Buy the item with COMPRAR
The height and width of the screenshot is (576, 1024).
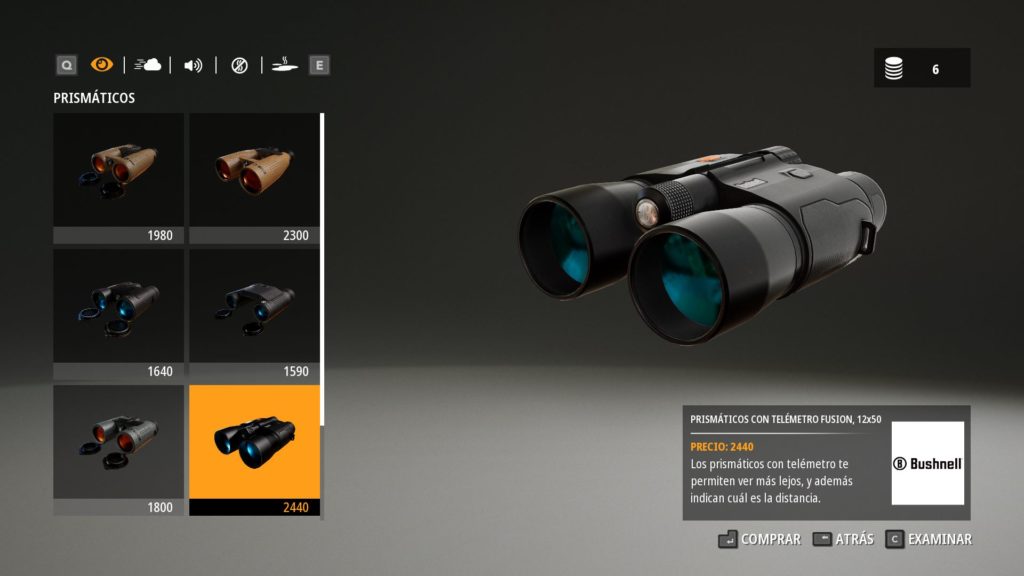click(760, 539)
